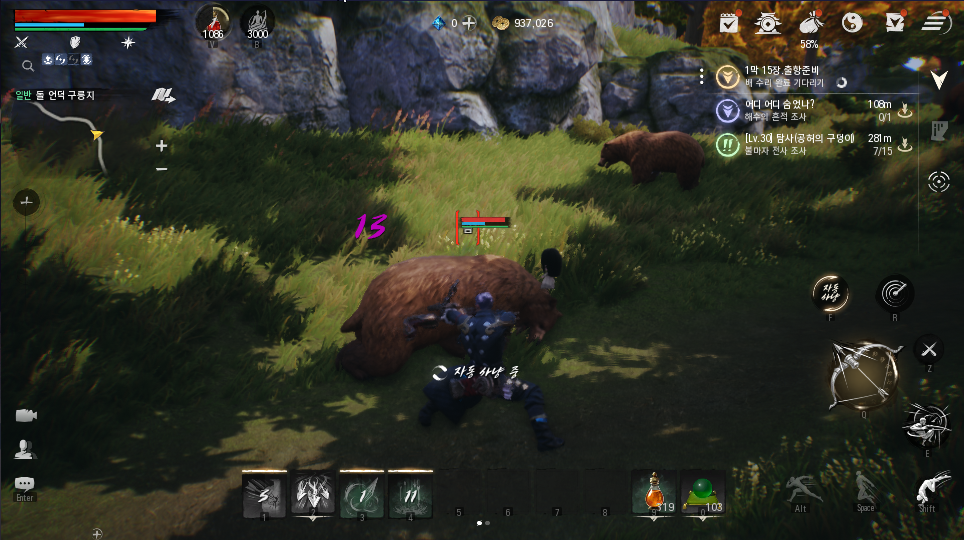Open the camera mode icon
The image size is (964, 540).
click(25, 416)
